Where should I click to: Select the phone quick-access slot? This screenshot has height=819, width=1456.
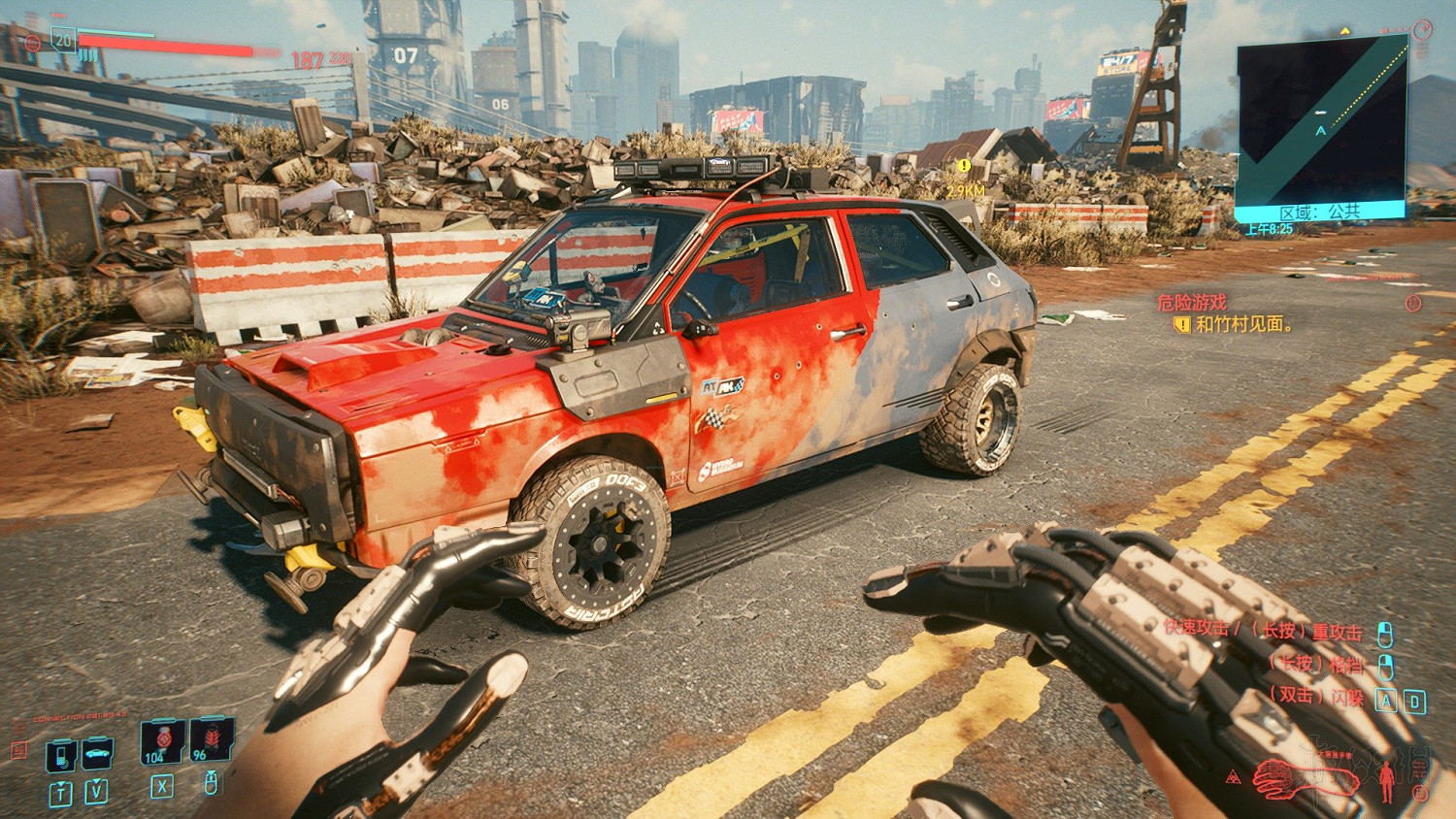pos(61,753)
